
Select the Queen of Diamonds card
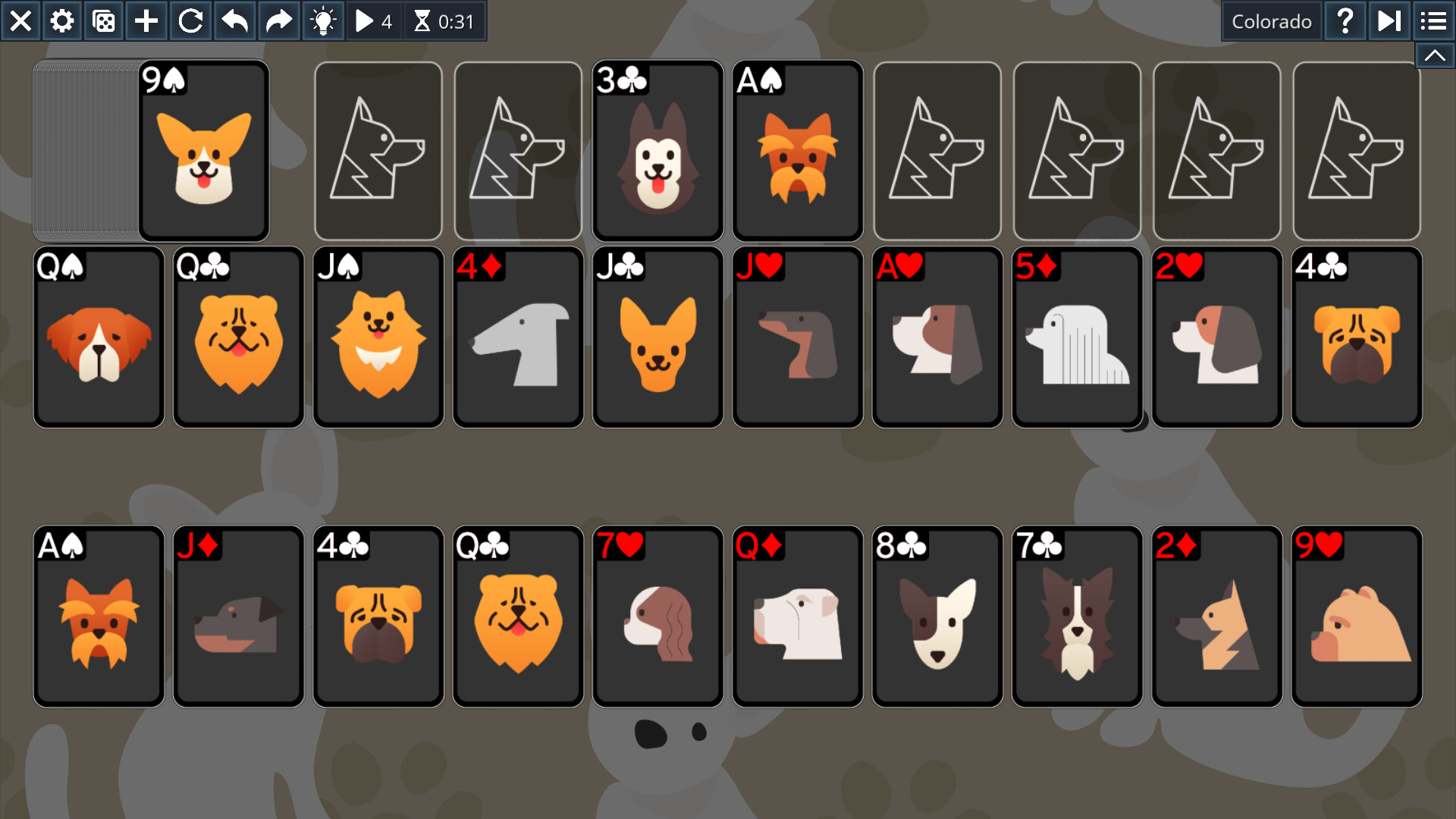[x=798, y=616]
